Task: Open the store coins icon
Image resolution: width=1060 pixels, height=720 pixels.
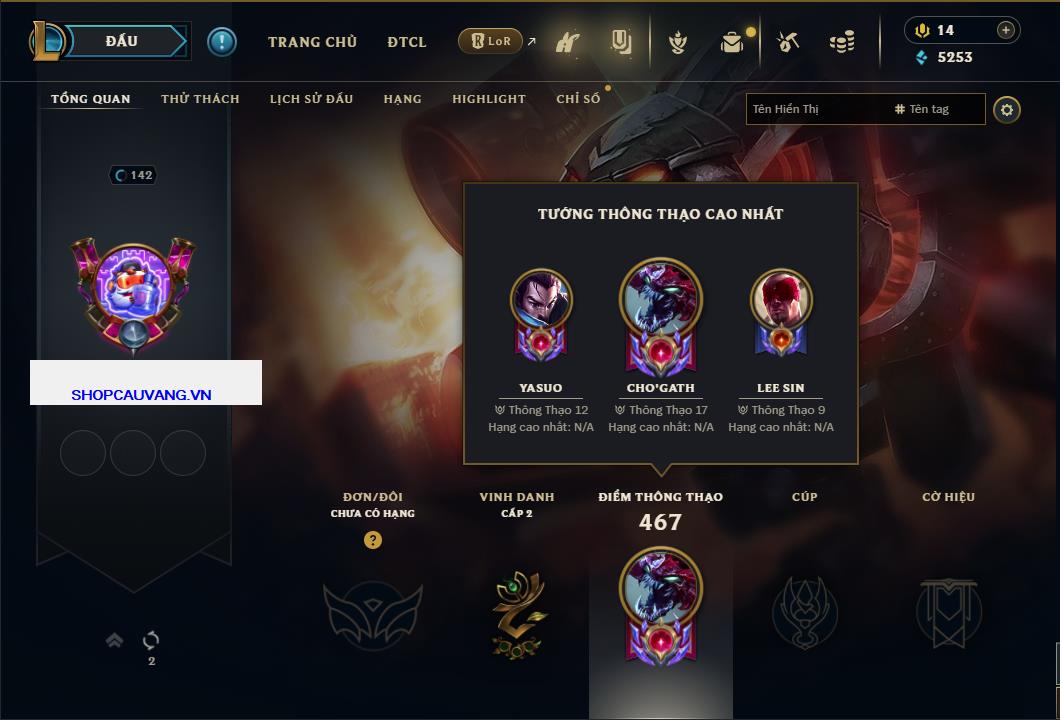Action: click(x=842, y=42)
